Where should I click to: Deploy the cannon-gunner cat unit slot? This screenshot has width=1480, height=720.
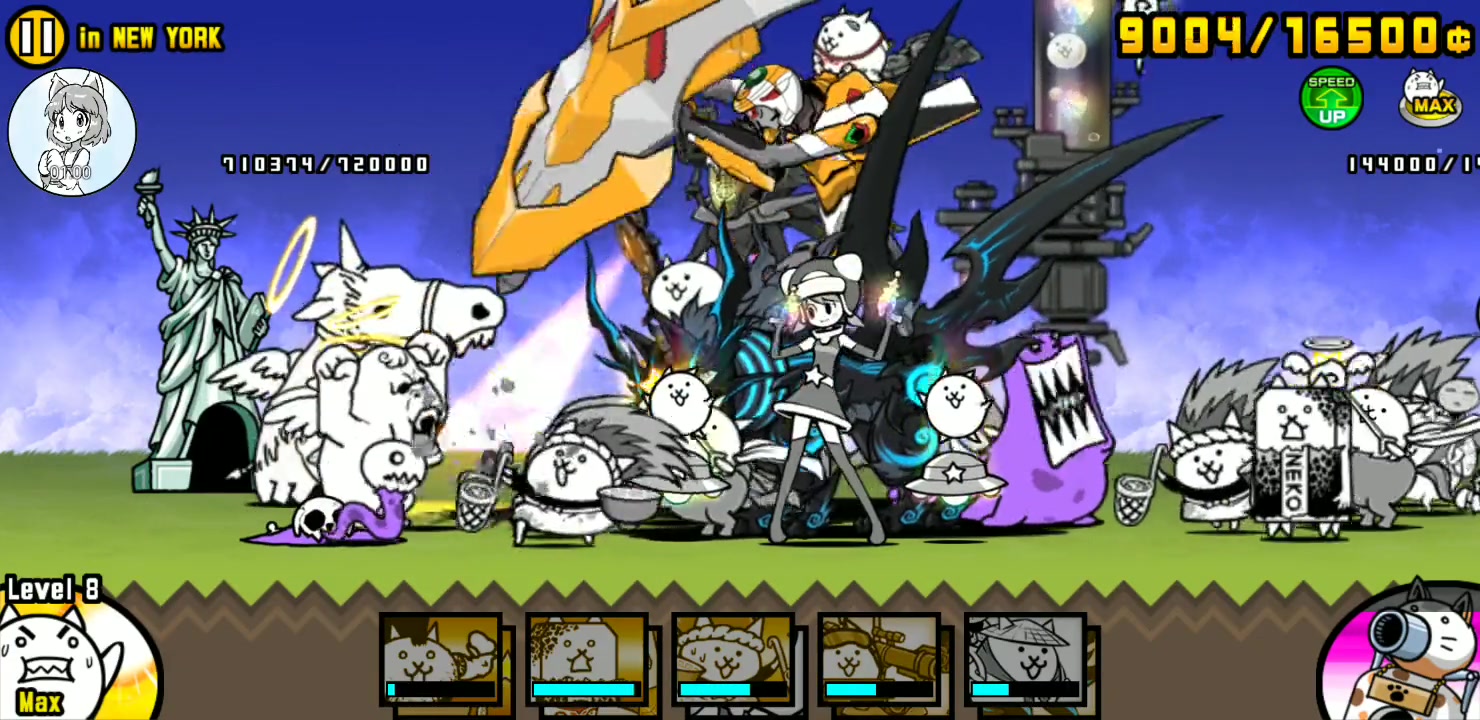(x=879, y=658)
